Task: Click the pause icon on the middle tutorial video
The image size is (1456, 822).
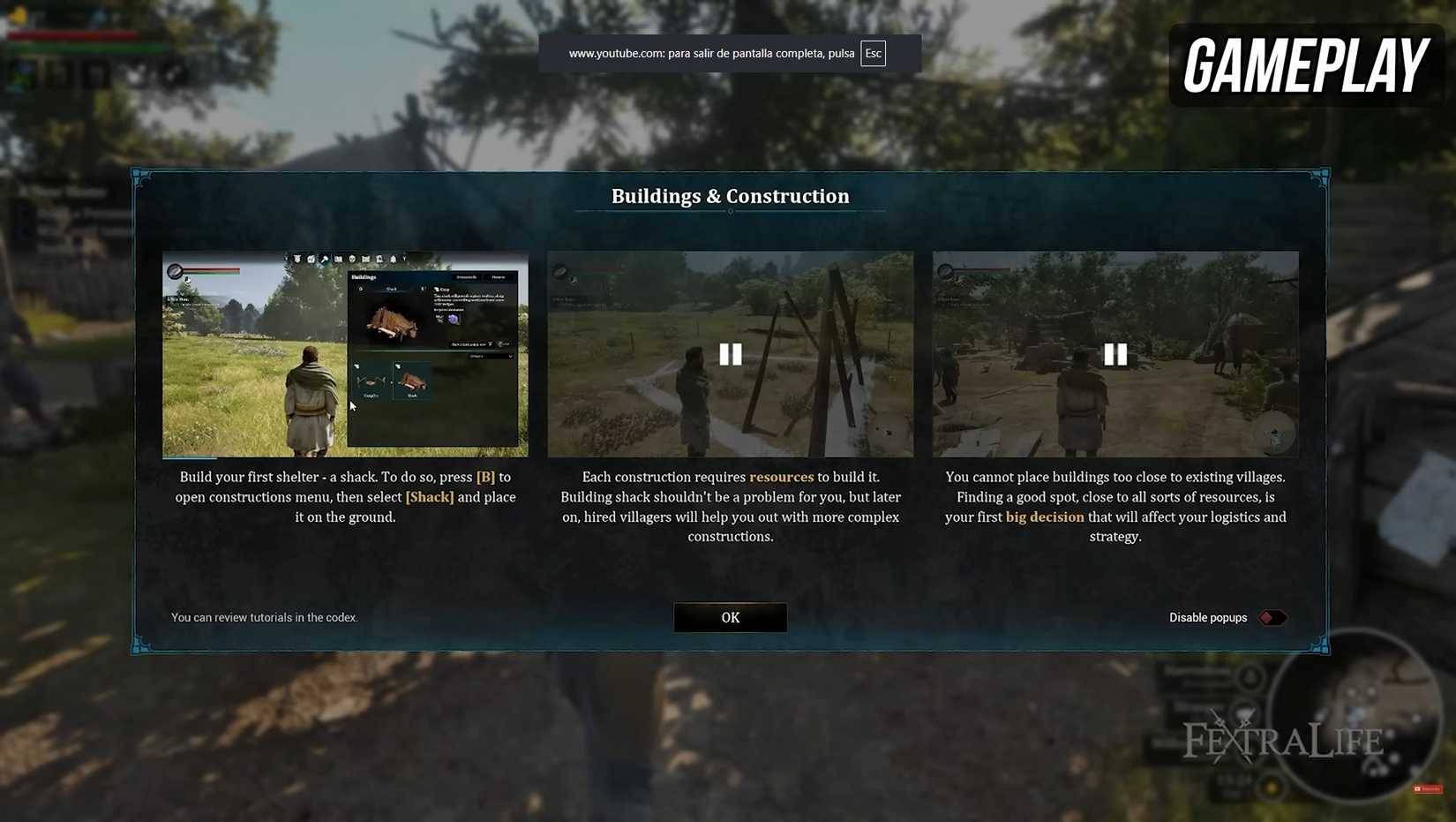Action: tap(731, 354)
